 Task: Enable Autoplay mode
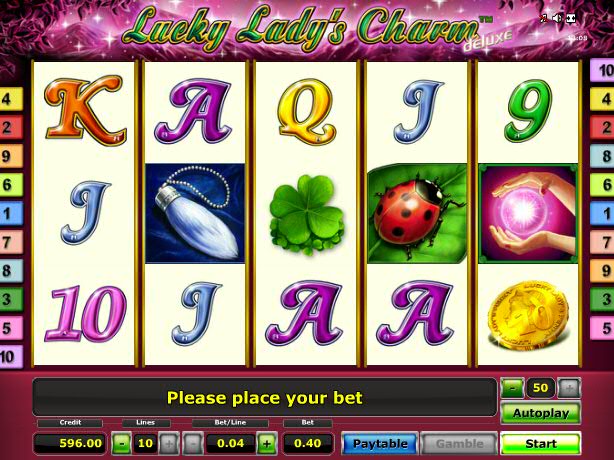[x=540, y=413]
